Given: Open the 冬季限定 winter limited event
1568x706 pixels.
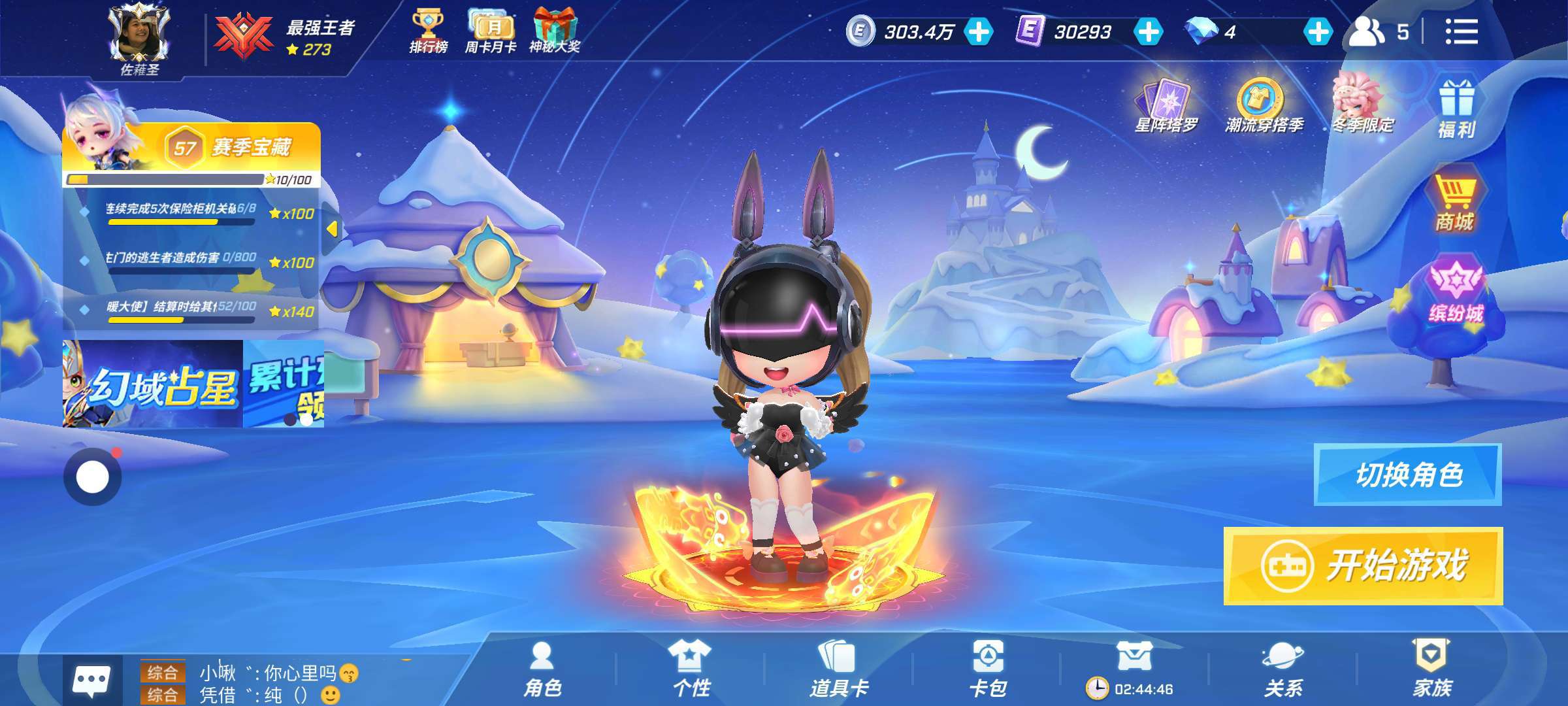Looking at the screenshot, I should pyautogui.click(x=1362, y=105).
